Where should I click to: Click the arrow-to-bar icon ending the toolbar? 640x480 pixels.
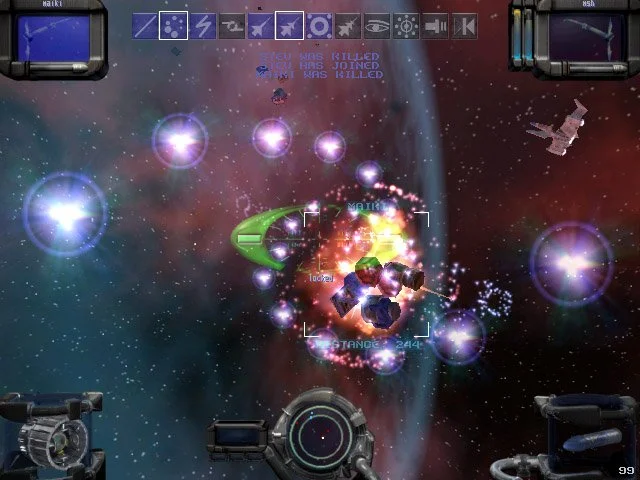(x=464, y=26)
